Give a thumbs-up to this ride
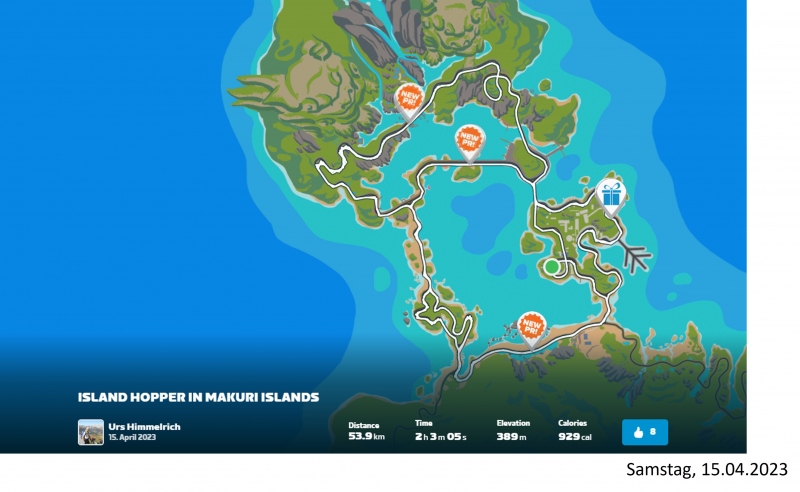Viewport: 800px width, 492px height. [645, 432]
